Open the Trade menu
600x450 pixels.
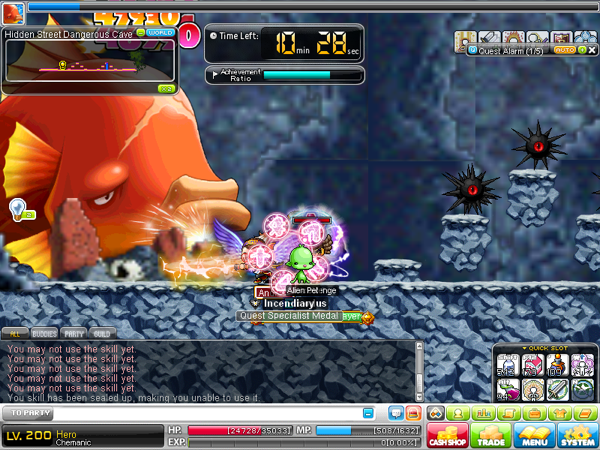[x=491, y=435]
